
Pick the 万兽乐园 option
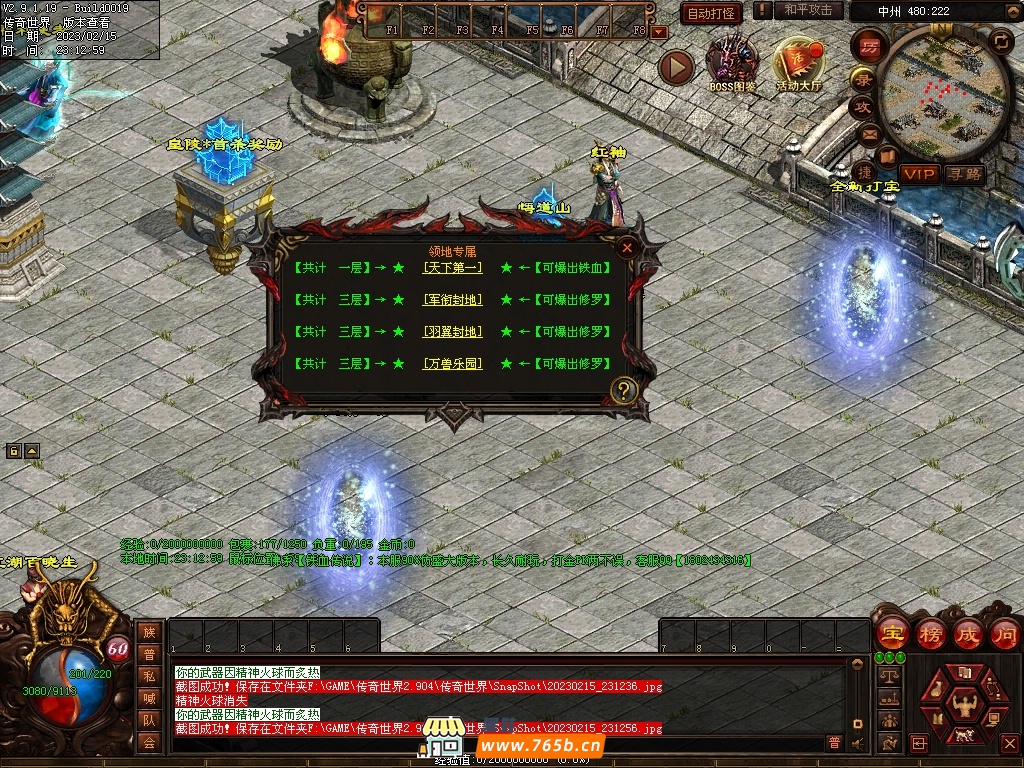[452, 364]
